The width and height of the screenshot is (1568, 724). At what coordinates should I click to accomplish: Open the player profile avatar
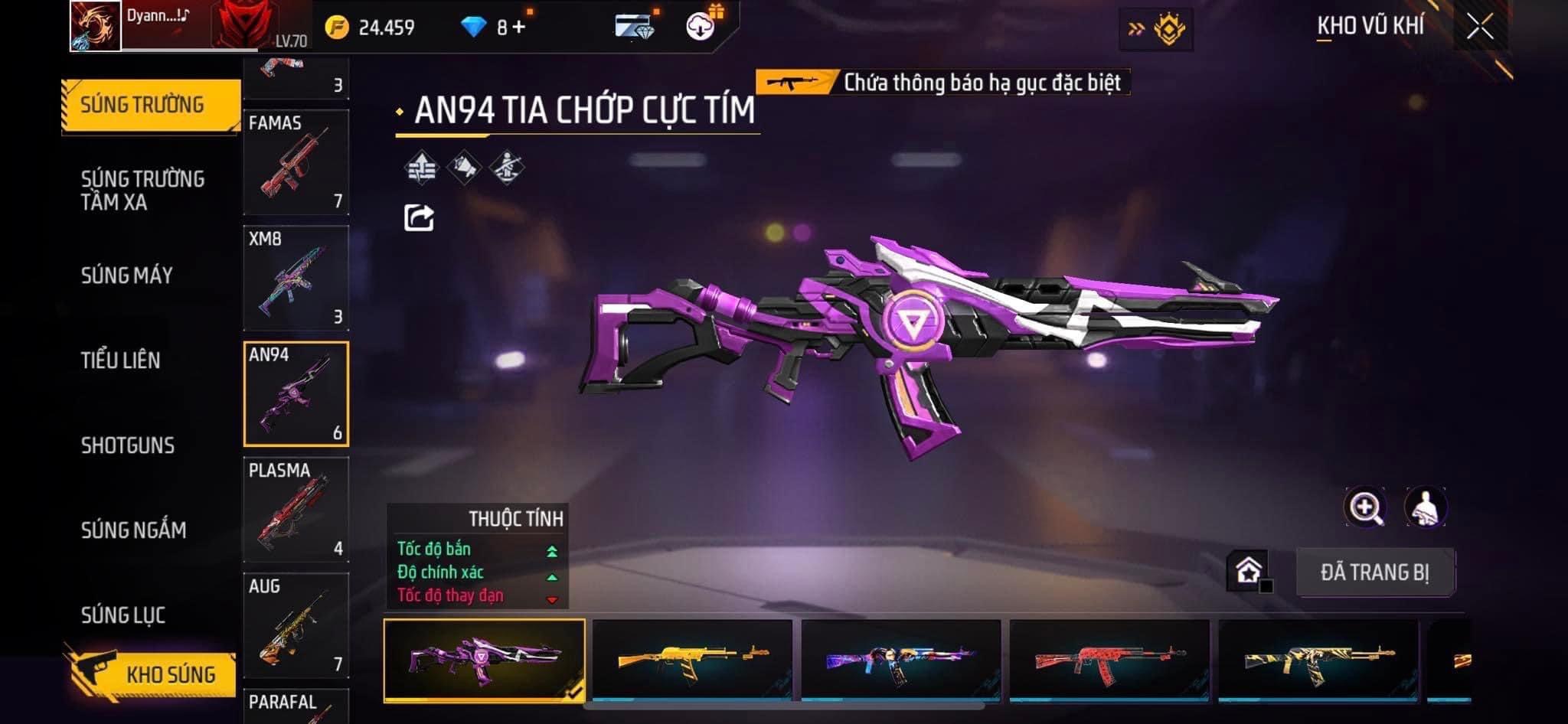point(96,26)
